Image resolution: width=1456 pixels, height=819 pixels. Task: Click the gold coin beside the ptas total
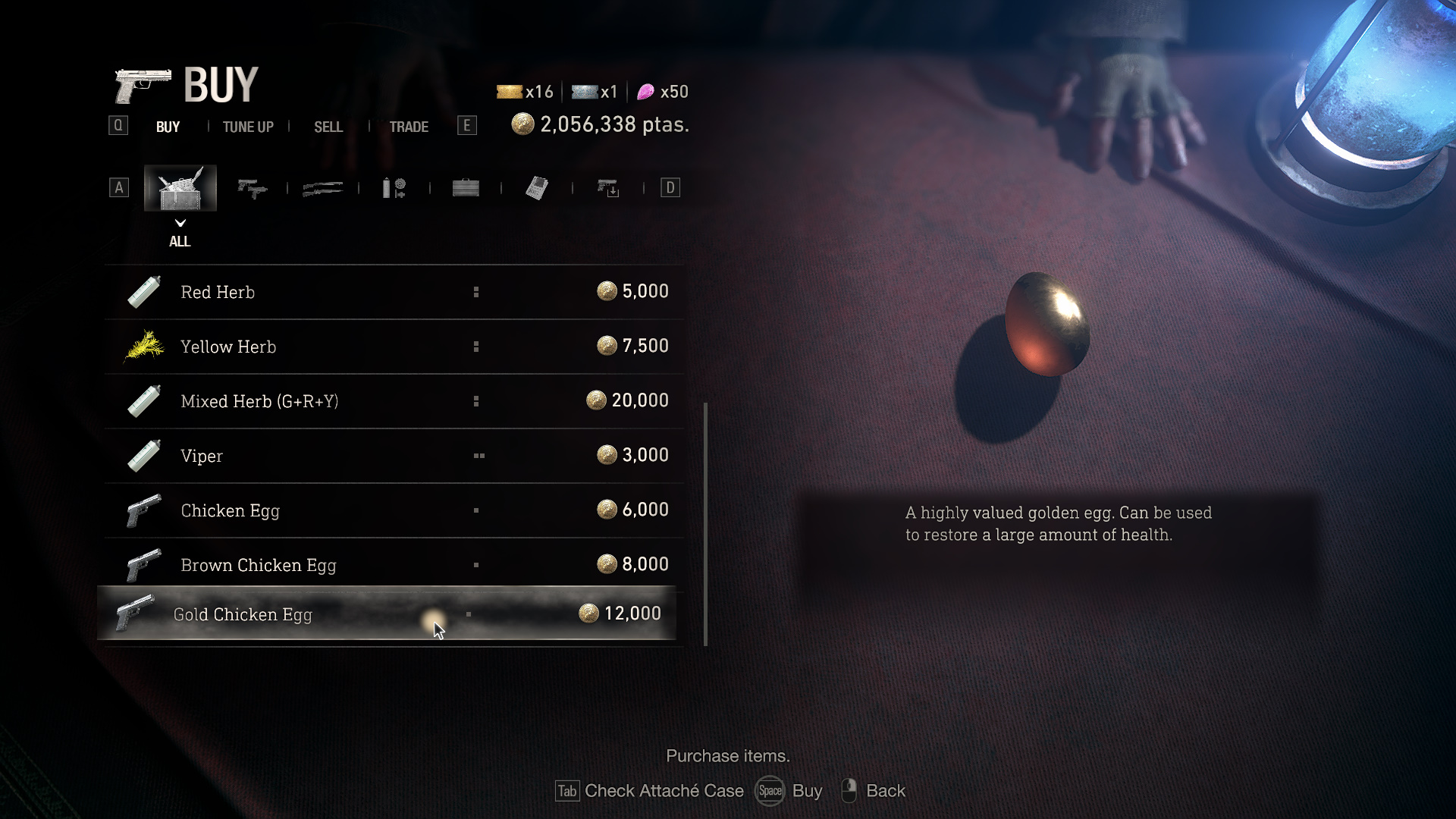point(522,124)
